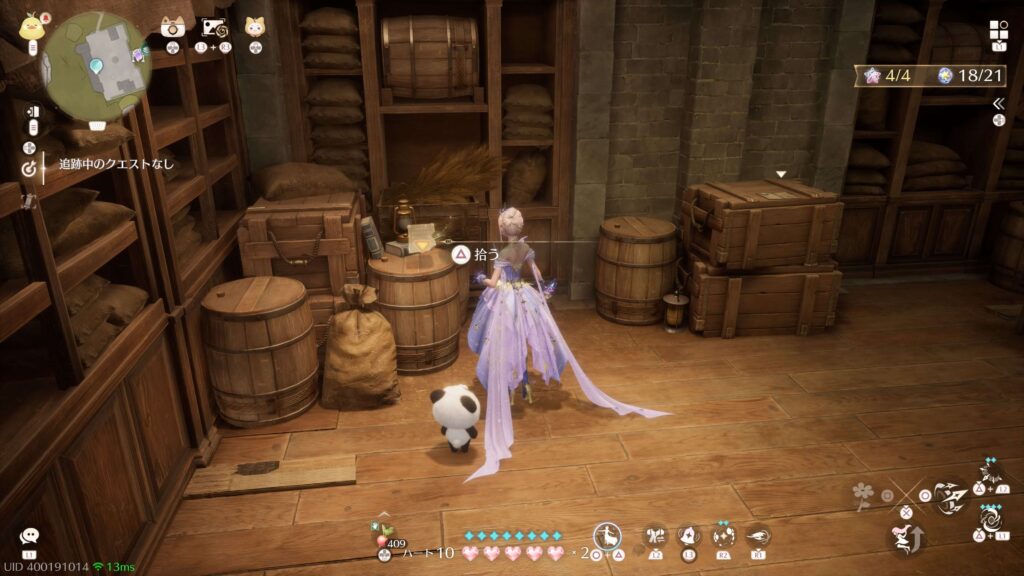Activate the fish-shaped ability icon
The height and width of the screenshot is (576, 1024).
pyautogui.click(x=758, y=536)
